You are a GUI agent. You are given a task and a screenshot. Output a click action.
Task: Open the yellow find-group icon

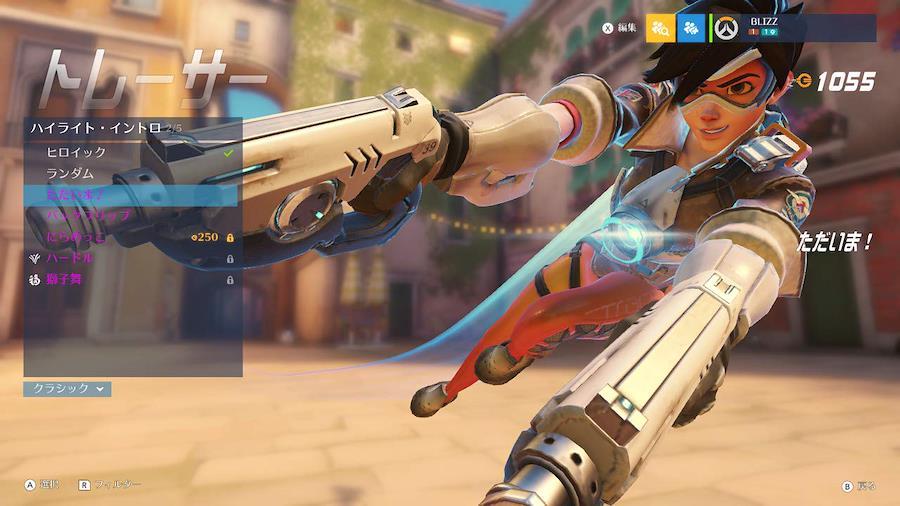(x=660, y=28)
